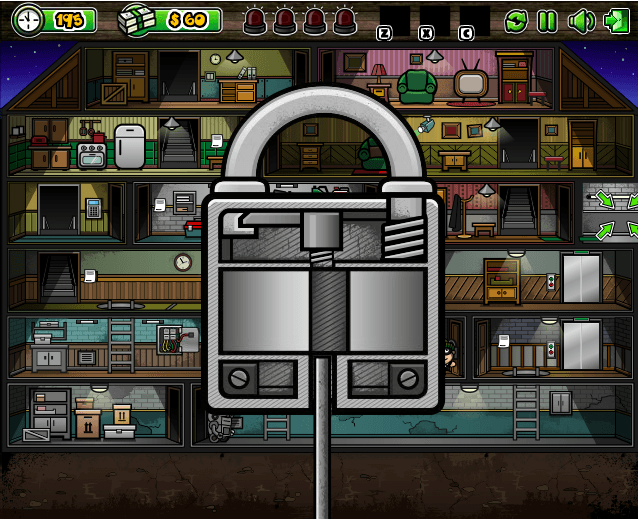Toggle the sound speaker button

(580, 20)
